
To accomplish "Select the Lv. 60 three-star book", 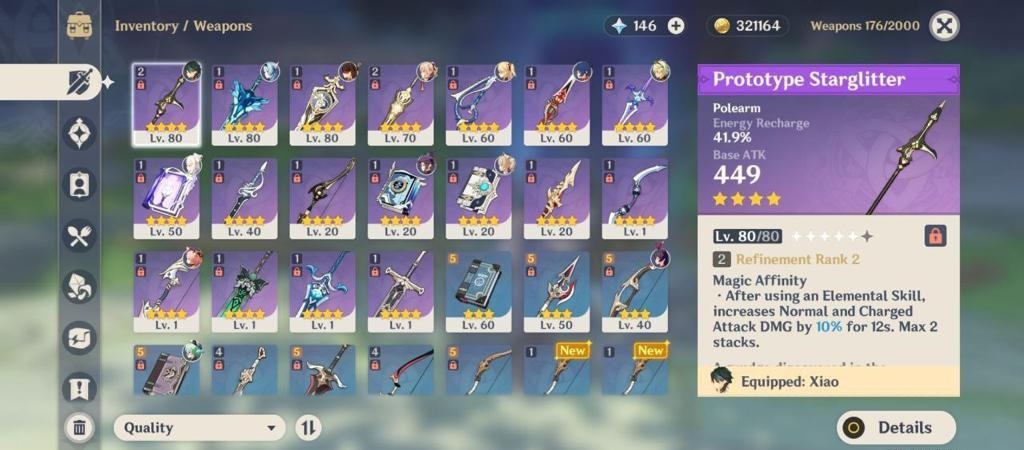I will (478, 290).
